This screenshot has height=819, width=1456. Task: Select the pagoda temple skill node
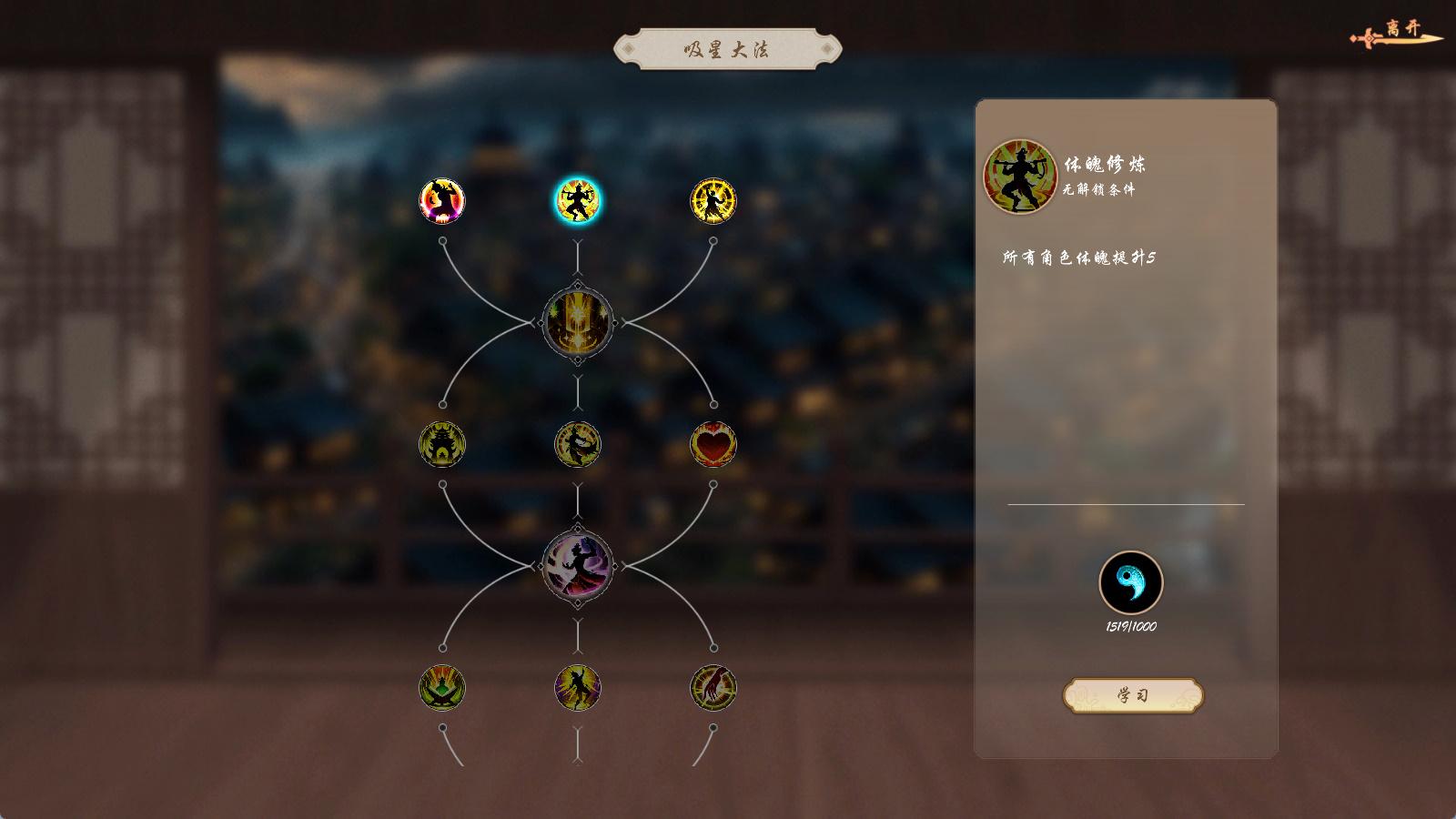[x=442, y=445]
